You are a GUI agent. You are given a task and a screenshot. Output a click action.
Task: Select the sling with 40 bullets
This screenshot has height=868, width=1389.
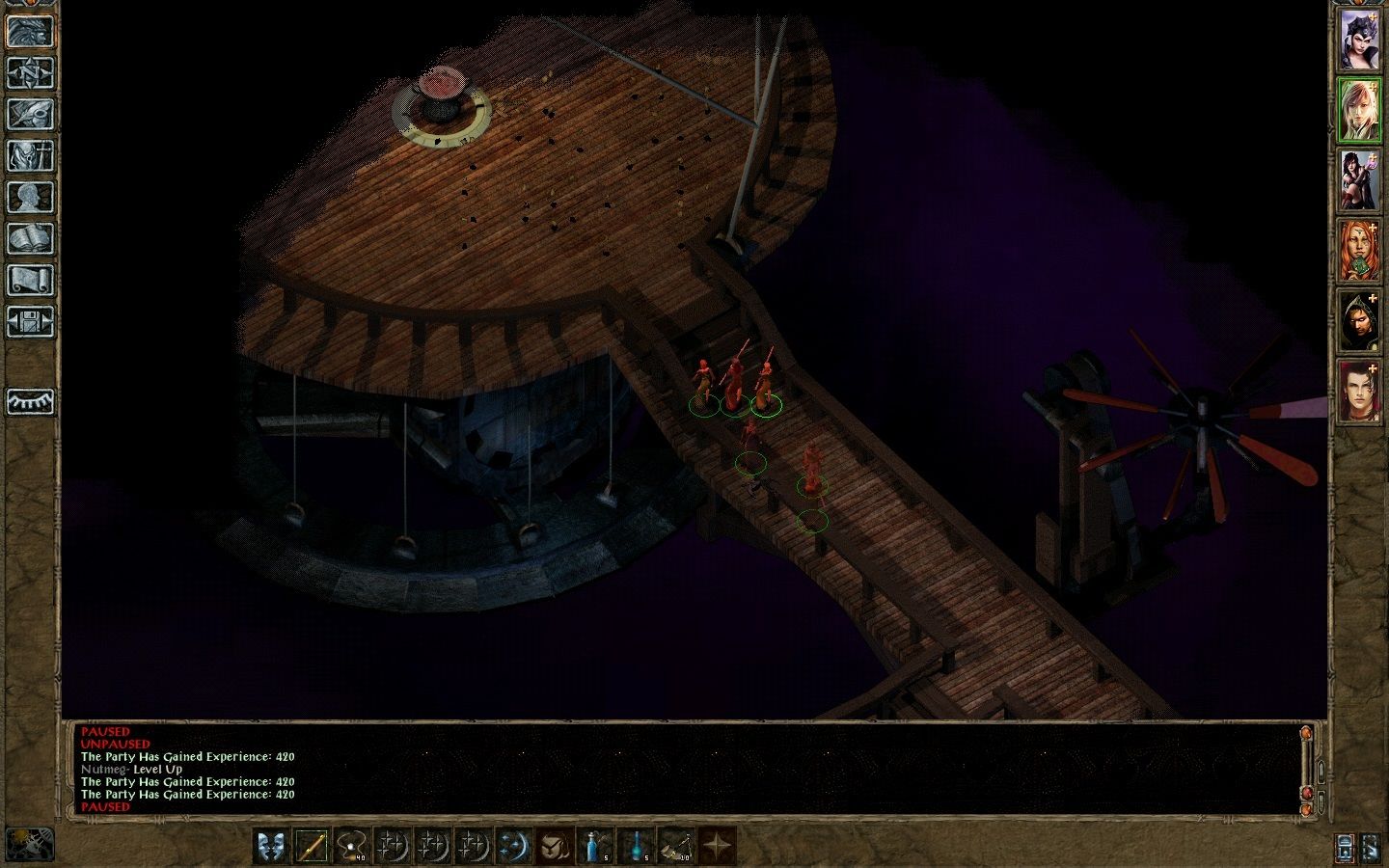353,846
